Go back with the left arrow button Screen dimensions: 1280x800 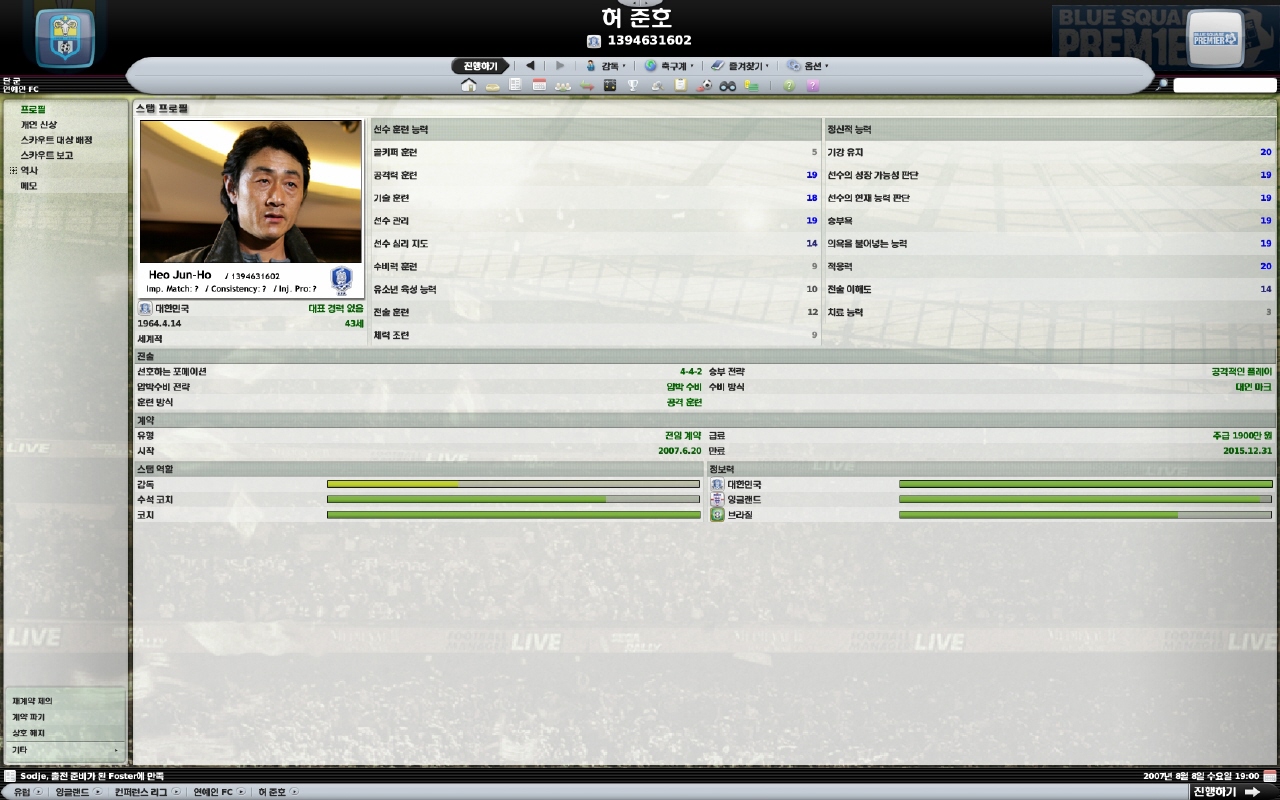[x=530, y=66]
